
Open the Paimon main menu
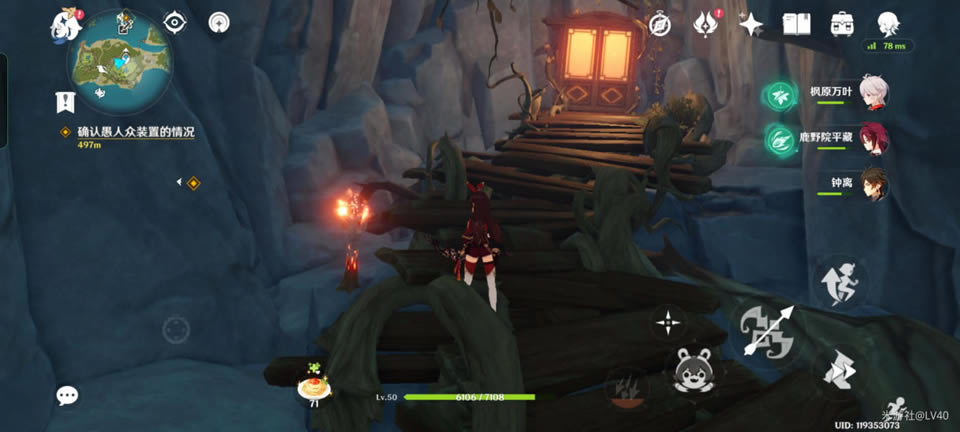click(66, 24)
